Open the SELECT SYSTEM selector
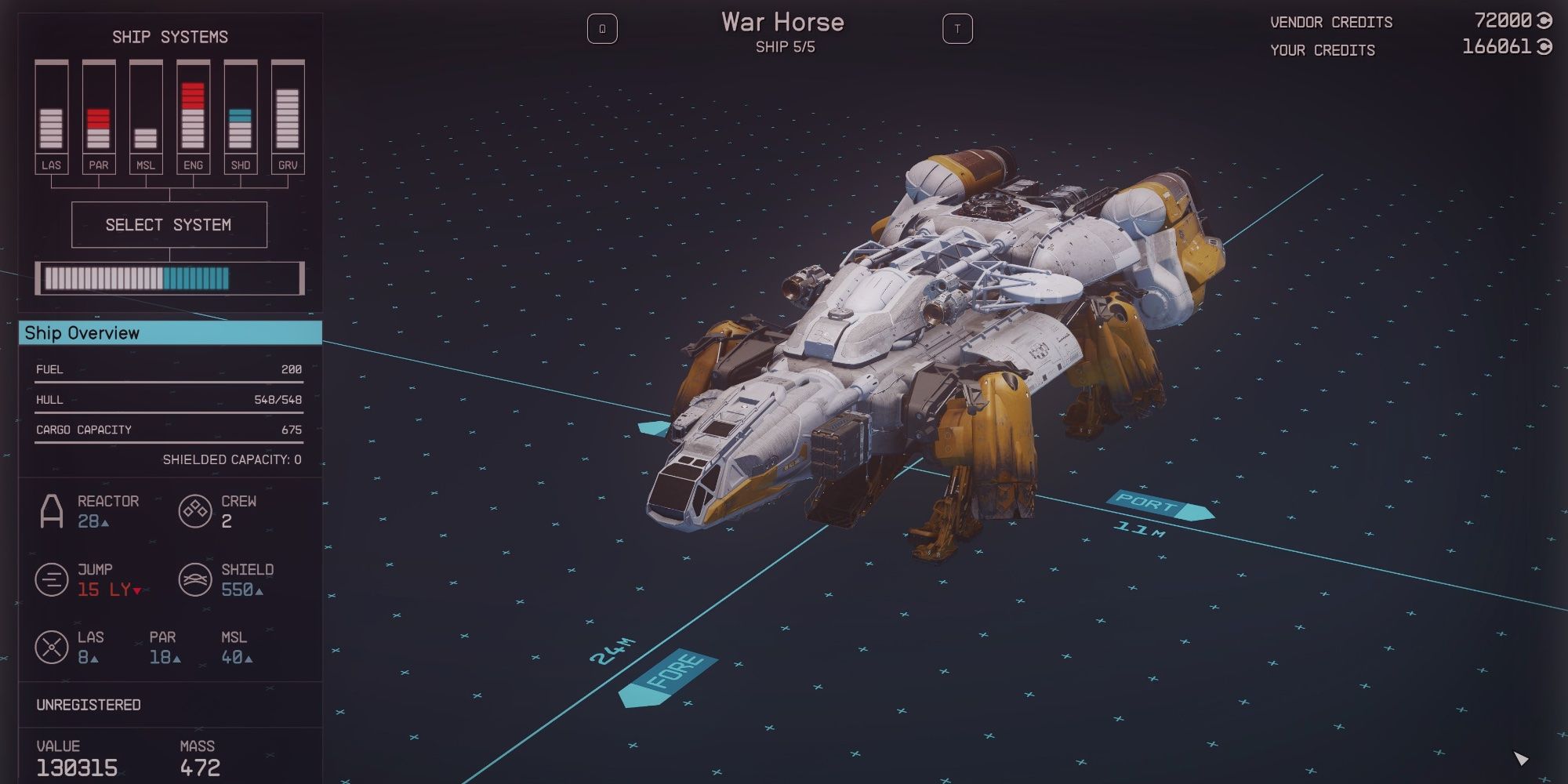The image size is (1568, 784). tap(169, 225)
